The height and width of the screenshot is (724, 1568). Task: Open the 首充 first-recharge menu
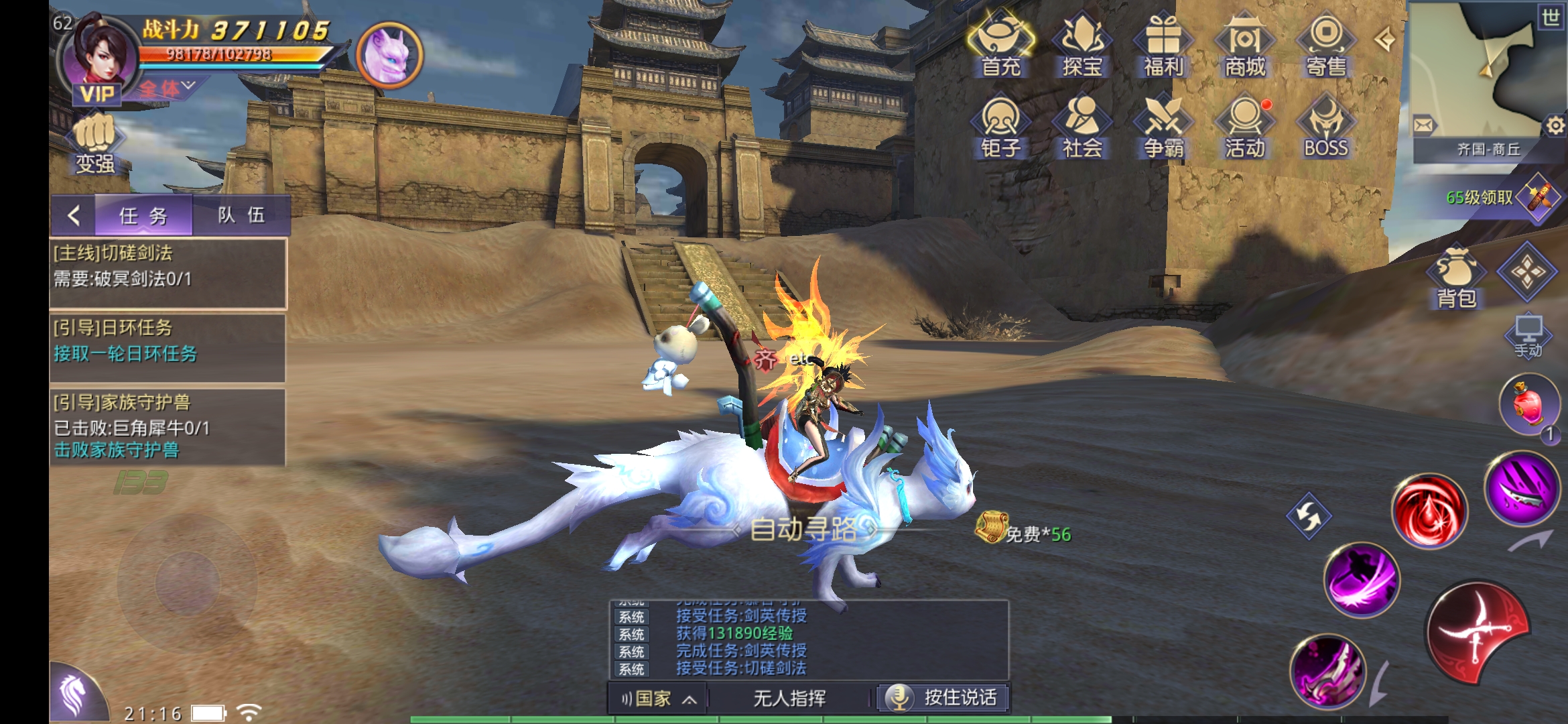1001,44
